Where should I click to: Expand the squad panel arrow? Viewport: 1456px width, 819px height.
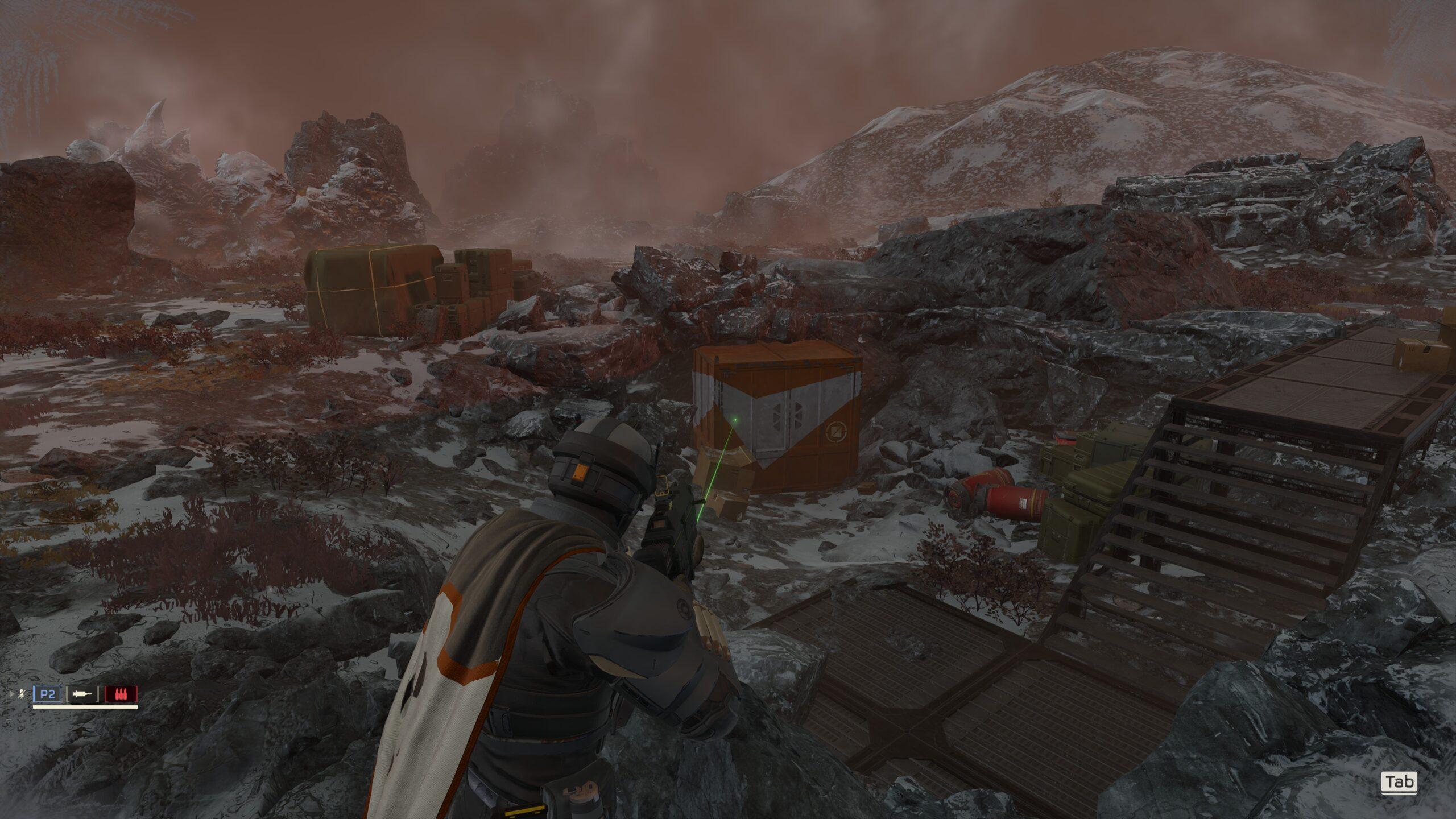pyautogui.click(x=13, y=694)
